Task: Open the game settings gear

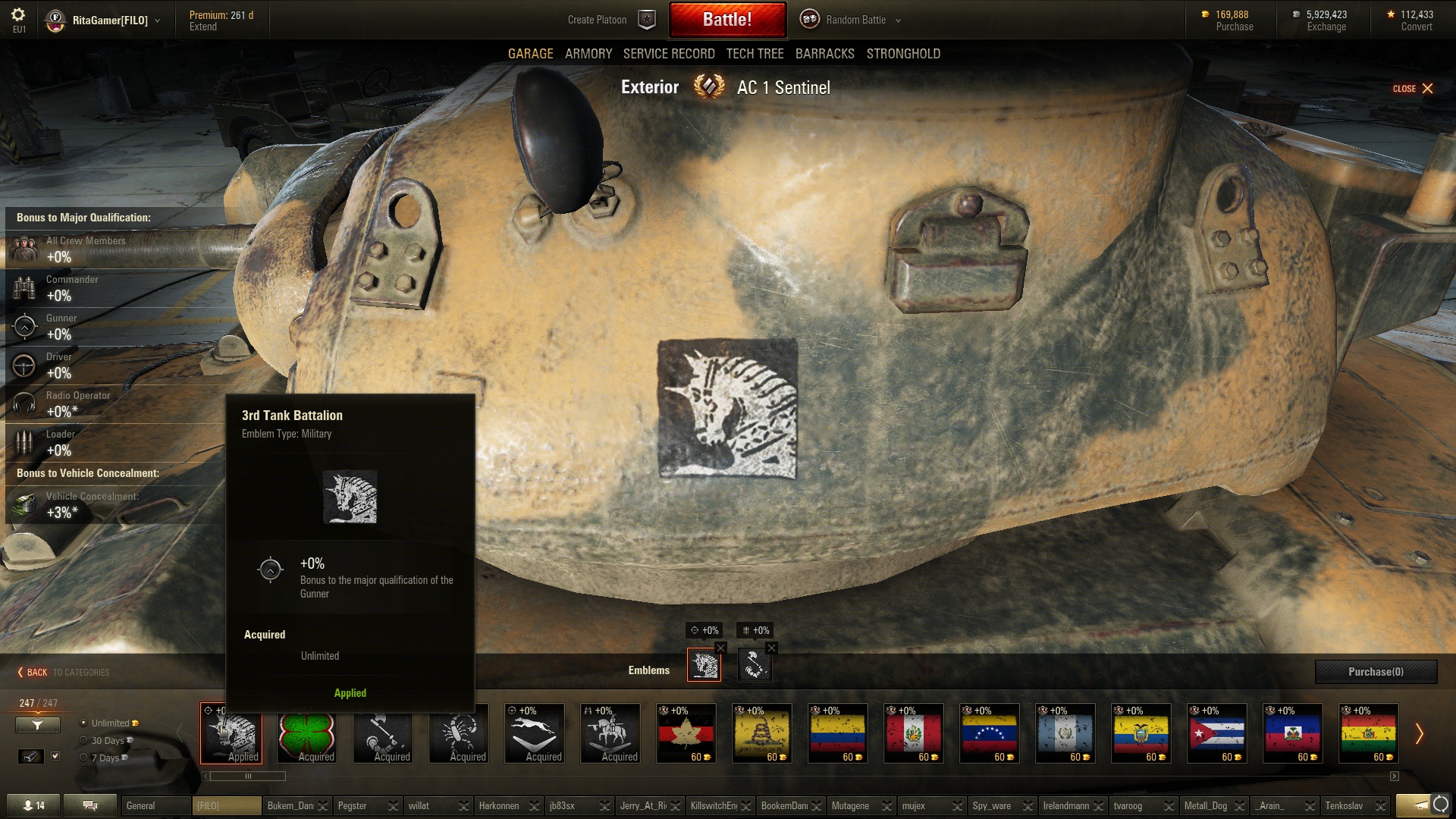Action: click(x=18, y=14)
